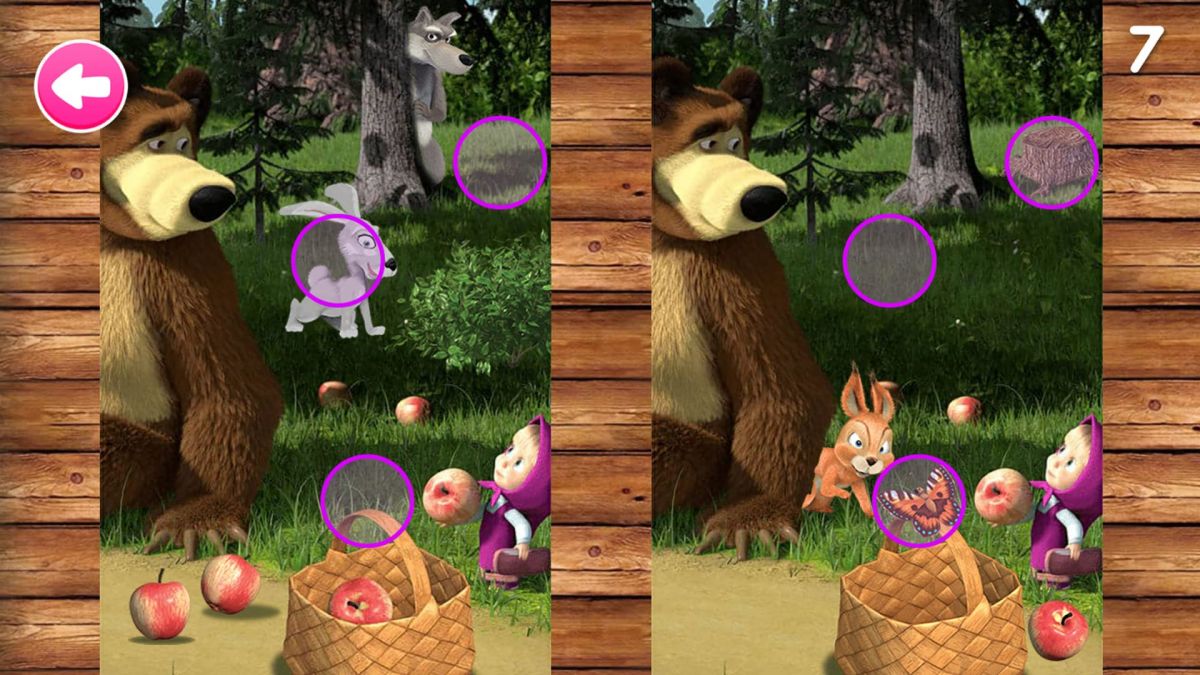Go back with the pink arrow button
The image size is (1200, 675).
(81, 86)
